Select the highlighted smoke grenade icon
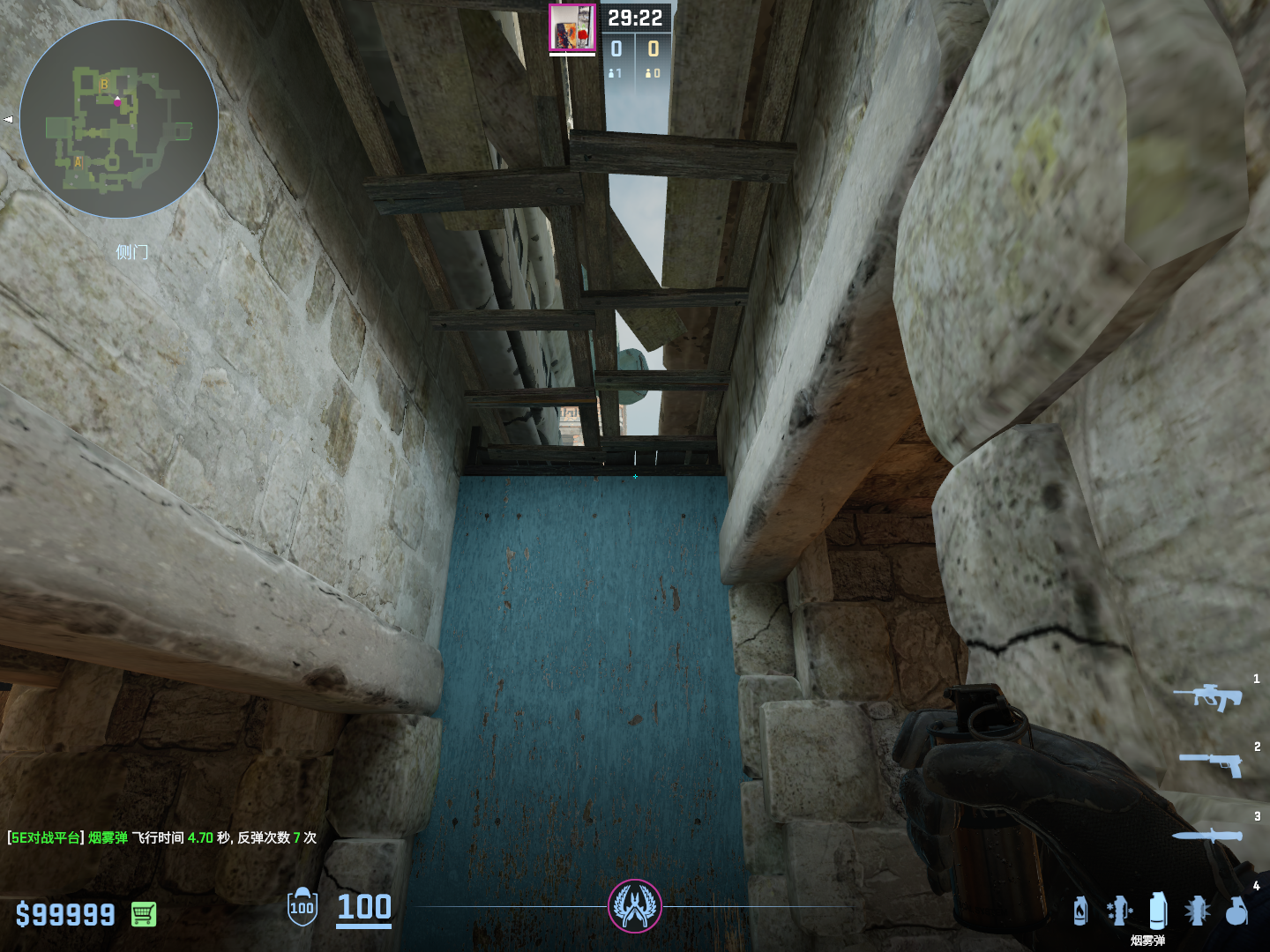1270x952 pixels. (x=1158, y=910)
